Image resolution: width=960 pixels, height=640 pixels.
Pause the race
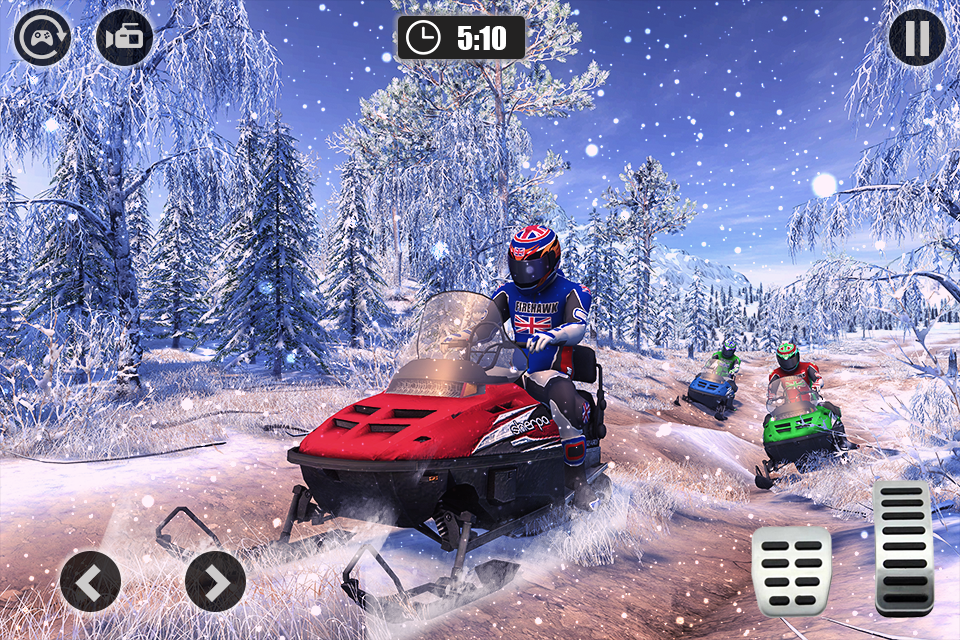click(917, 38)
